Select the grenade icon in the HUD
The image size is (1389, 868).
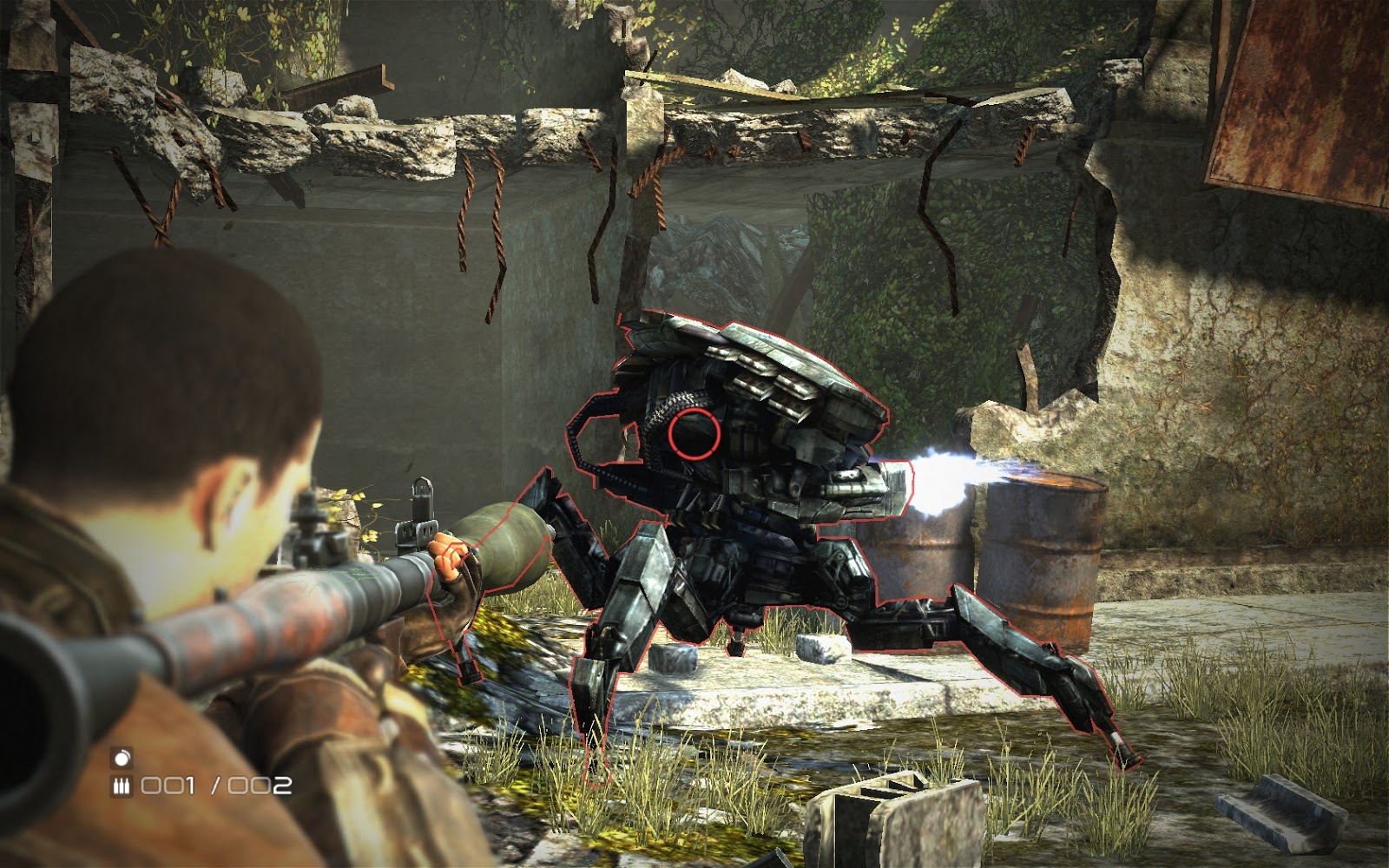(122, 758)
